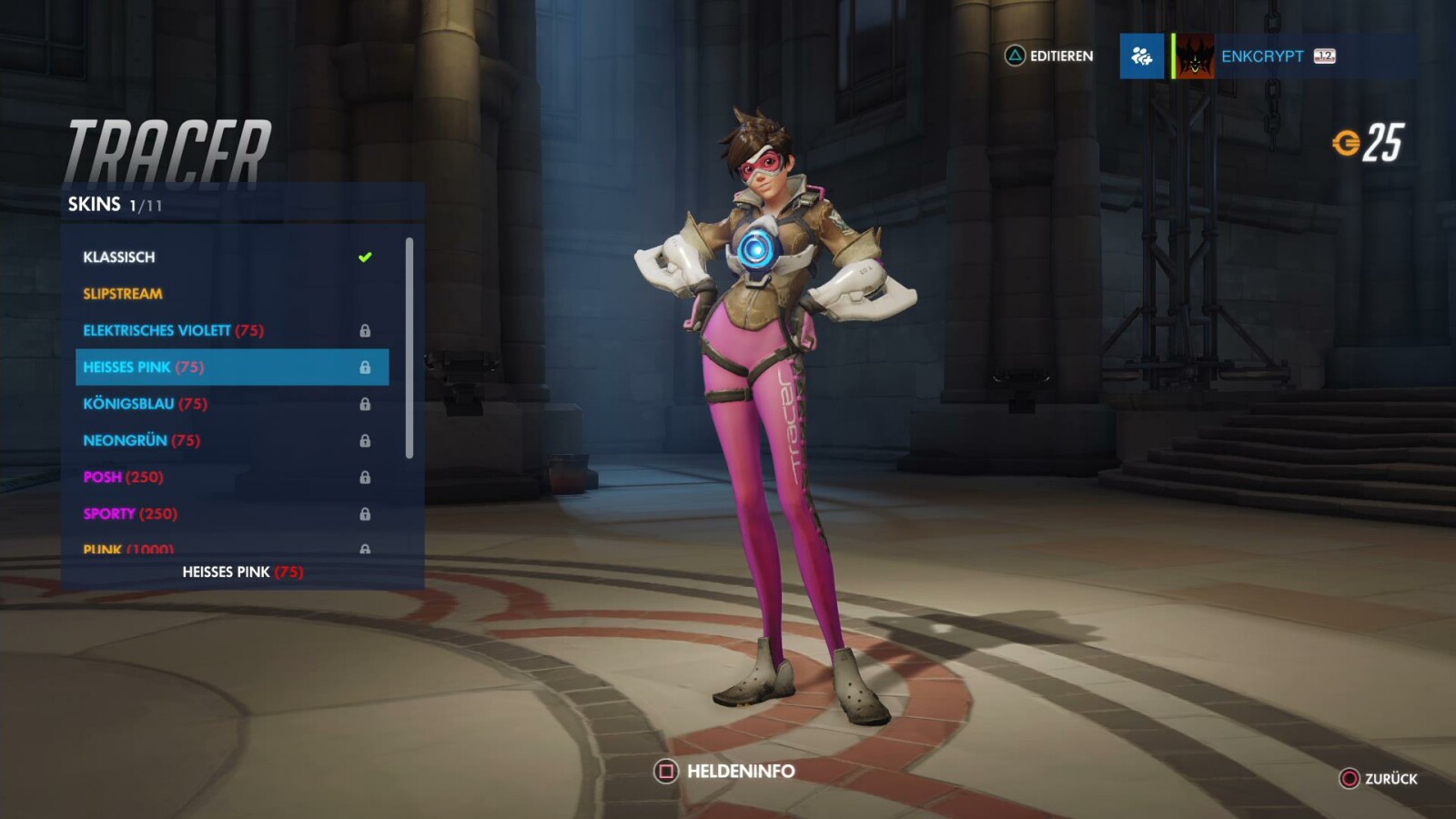Open the ENKCRYPT player profile
1456x819 pixels.
tap(1260, 56)
